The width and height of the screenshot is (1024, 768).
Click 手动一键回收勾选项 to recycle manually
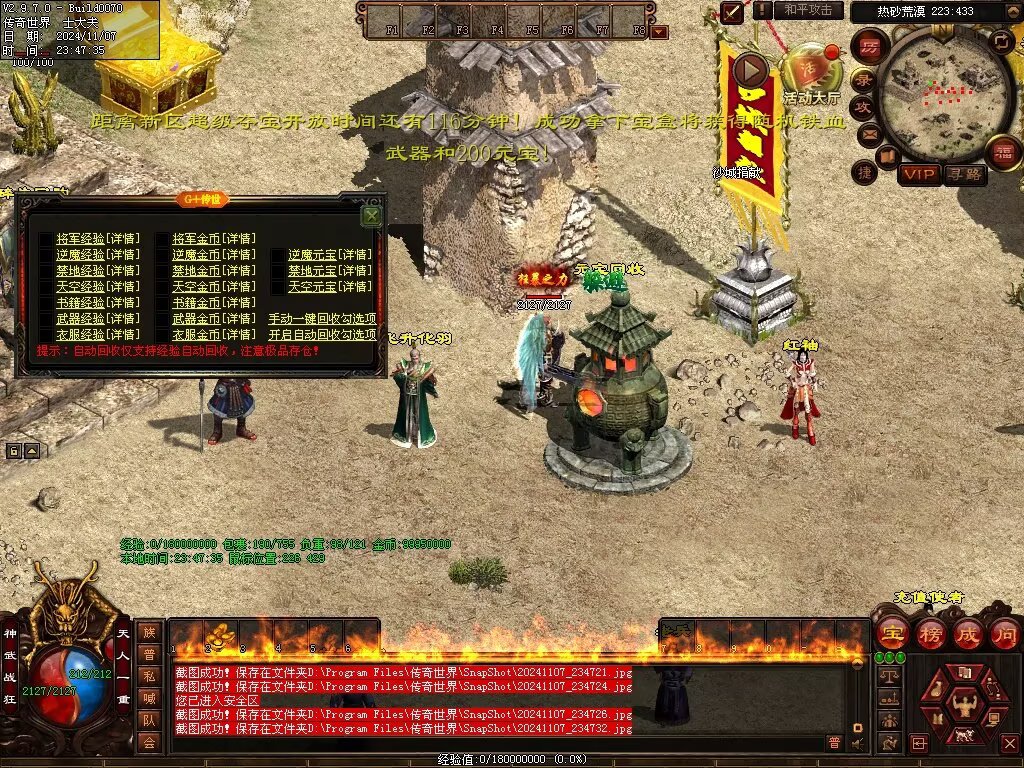pos(322,319)
